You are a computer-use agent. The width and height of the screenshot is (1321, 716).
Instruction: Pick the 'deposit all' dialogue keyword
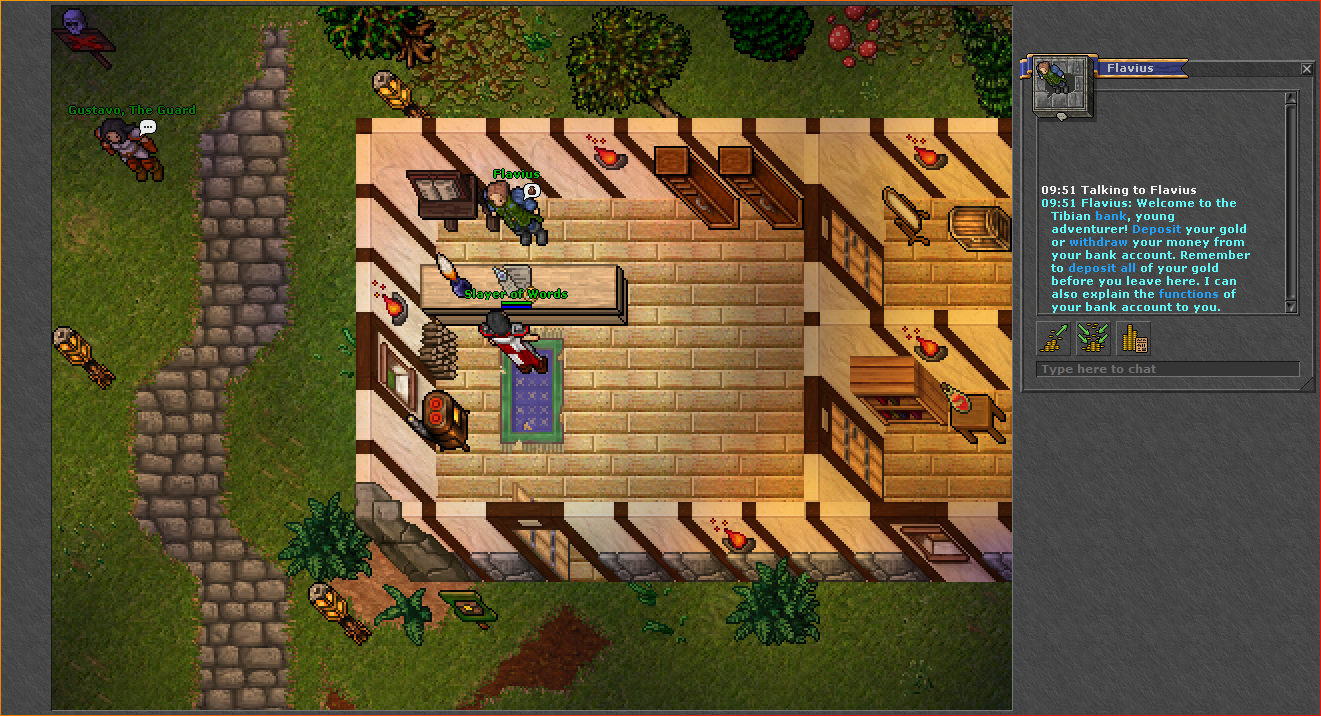(x=1102, y=268)
